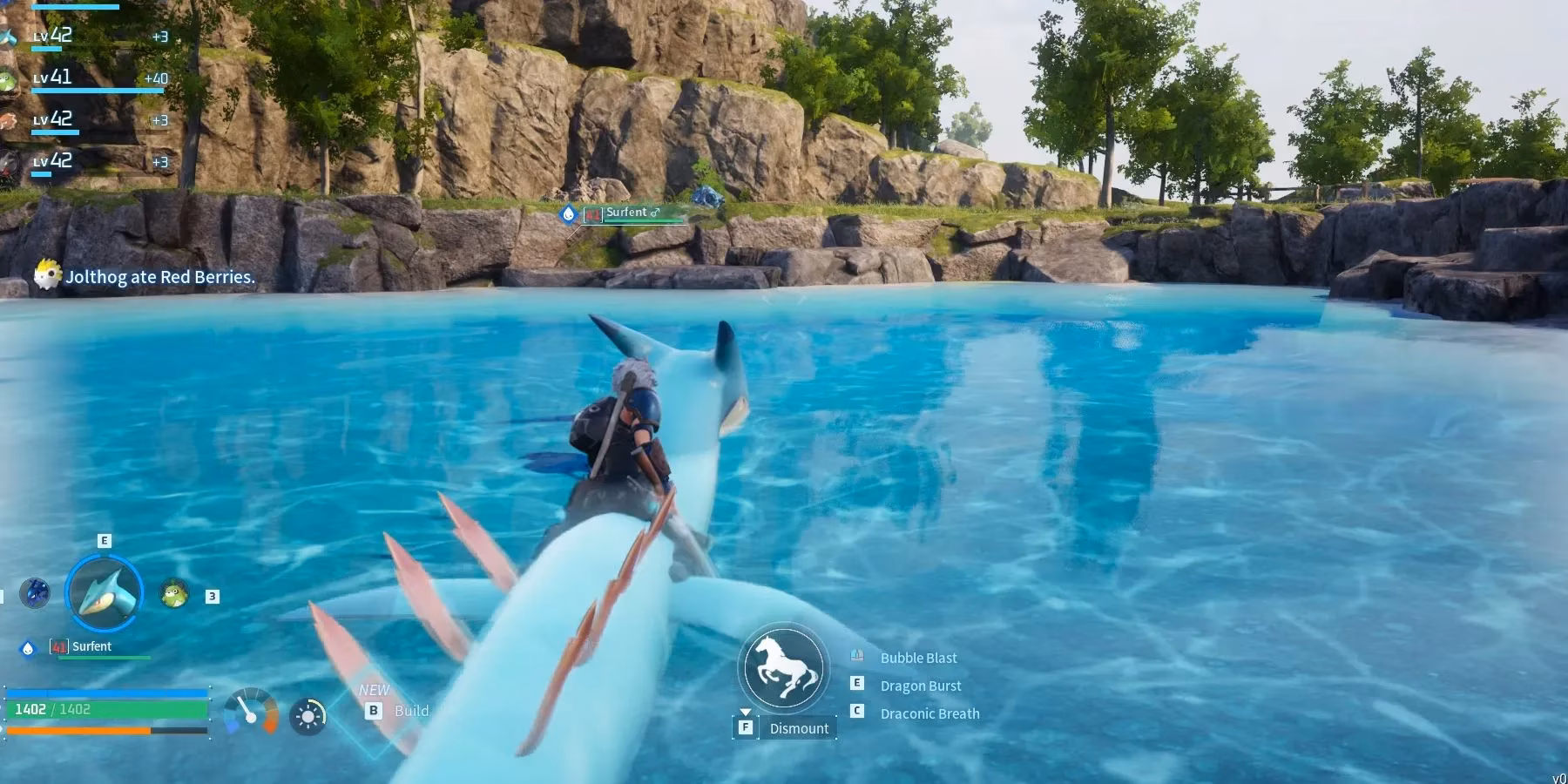
Task: Click the white horse mount icon
Action: (x=784, y=669)
